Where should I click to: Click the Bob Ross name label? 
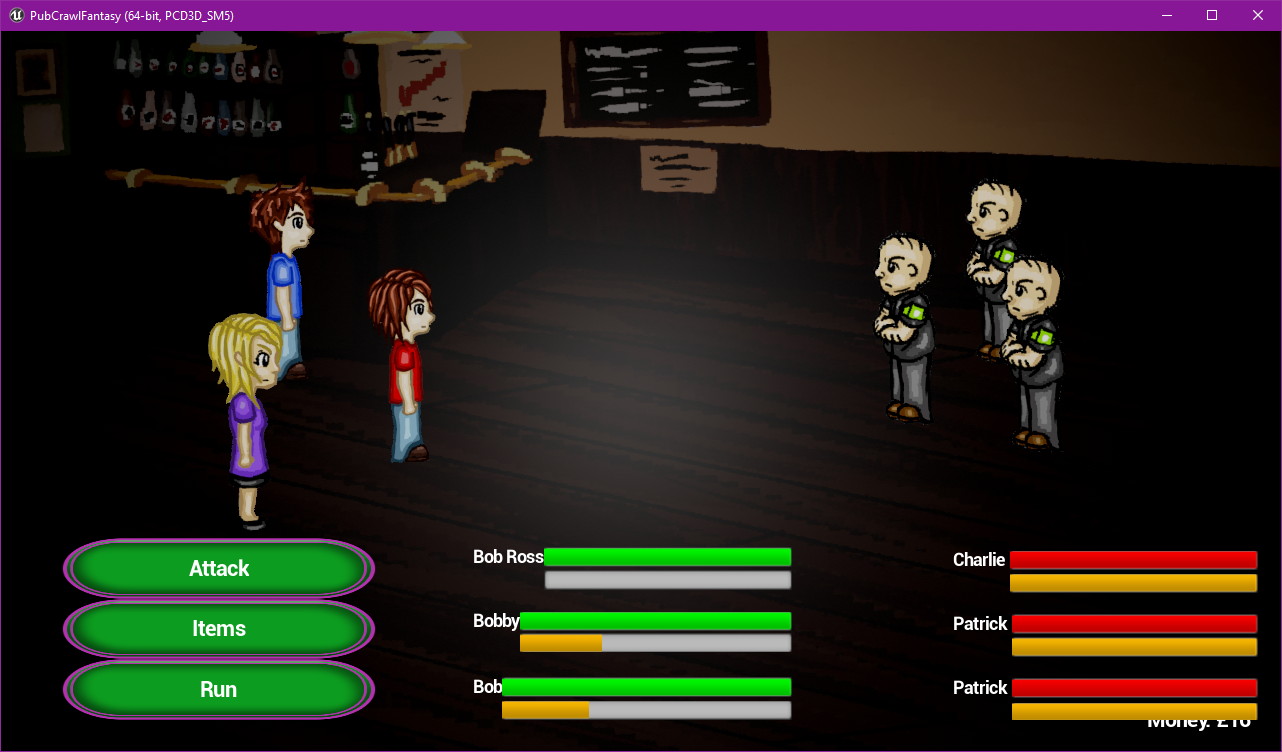[x=508, y=557]
